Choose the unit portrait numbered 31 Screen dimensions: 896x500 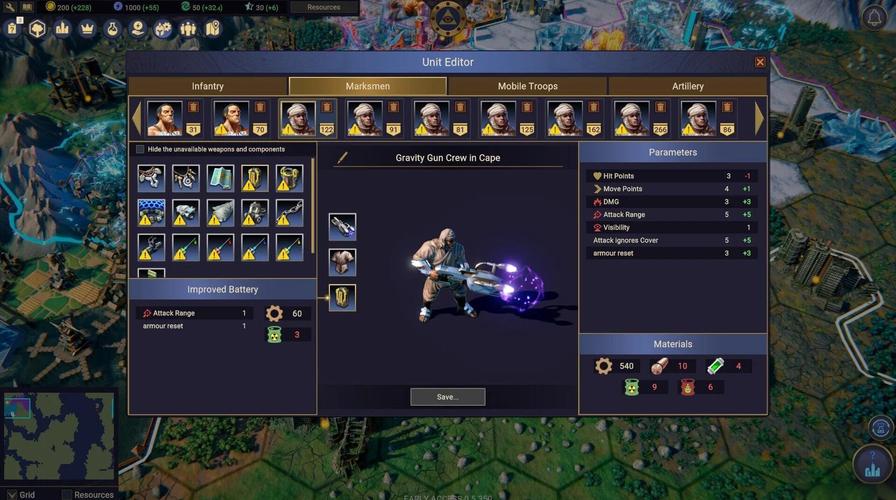[165, 118]
